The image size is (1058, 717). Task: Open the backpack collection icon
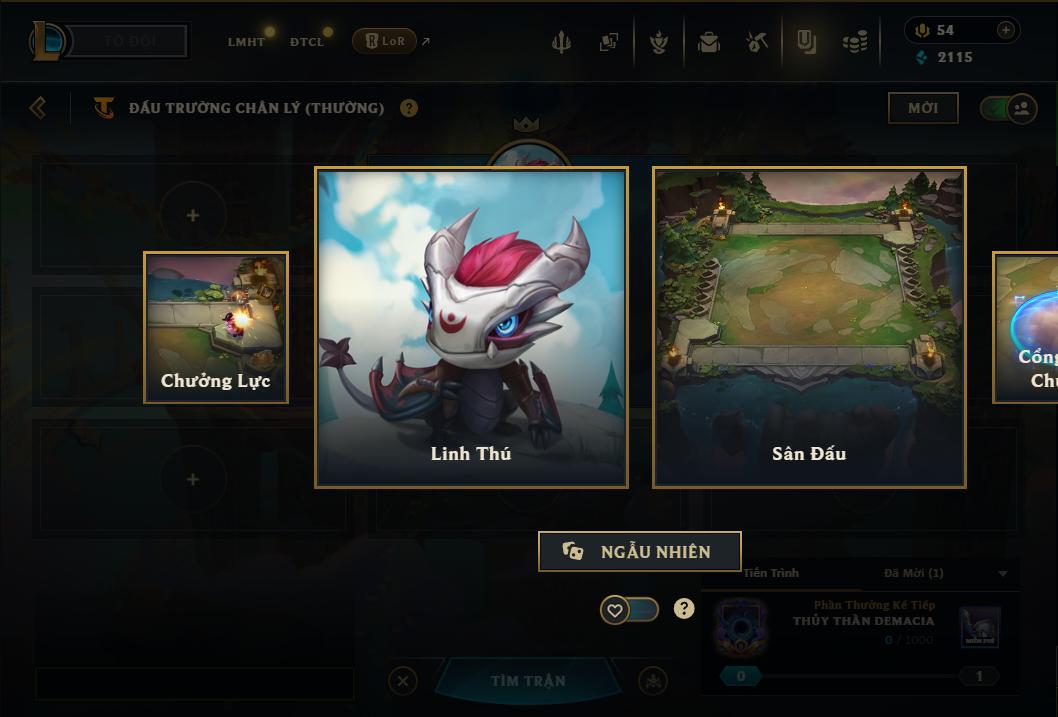(709, 43)
